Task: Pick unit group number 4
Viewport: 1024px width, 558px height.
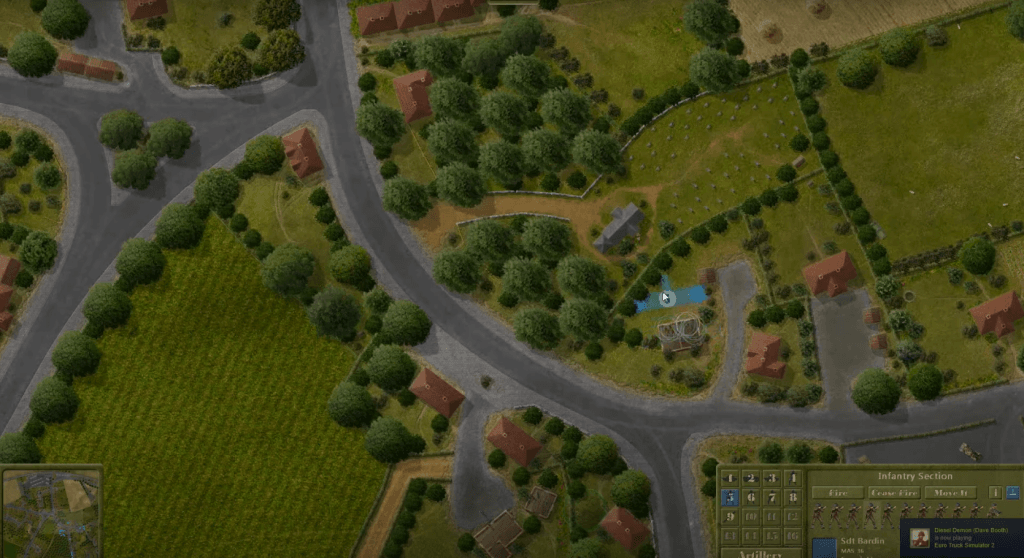Action: tap(792, 478)
